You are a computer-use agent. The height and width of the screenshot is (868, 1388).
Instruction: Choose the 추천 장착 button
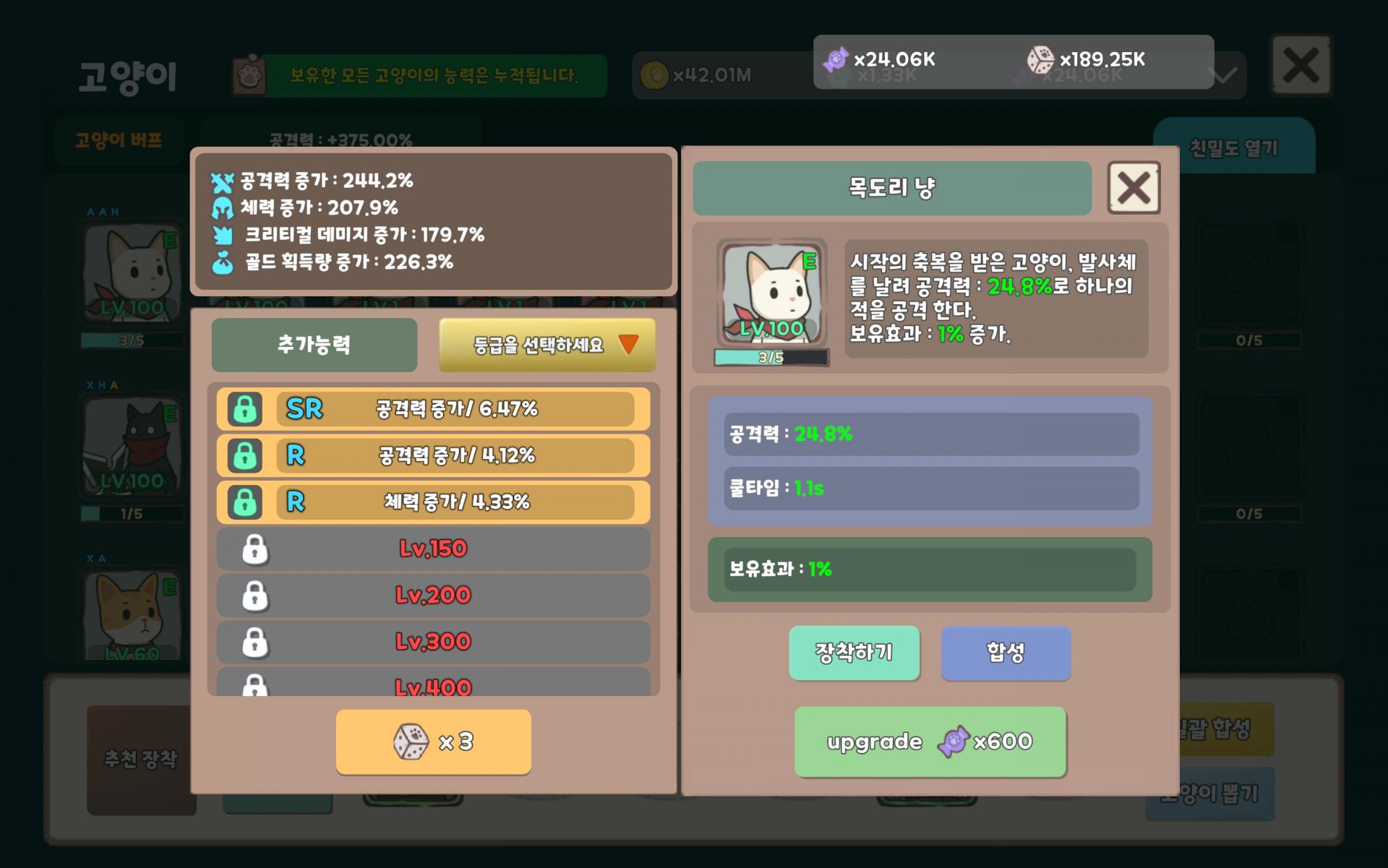(140, 759)
